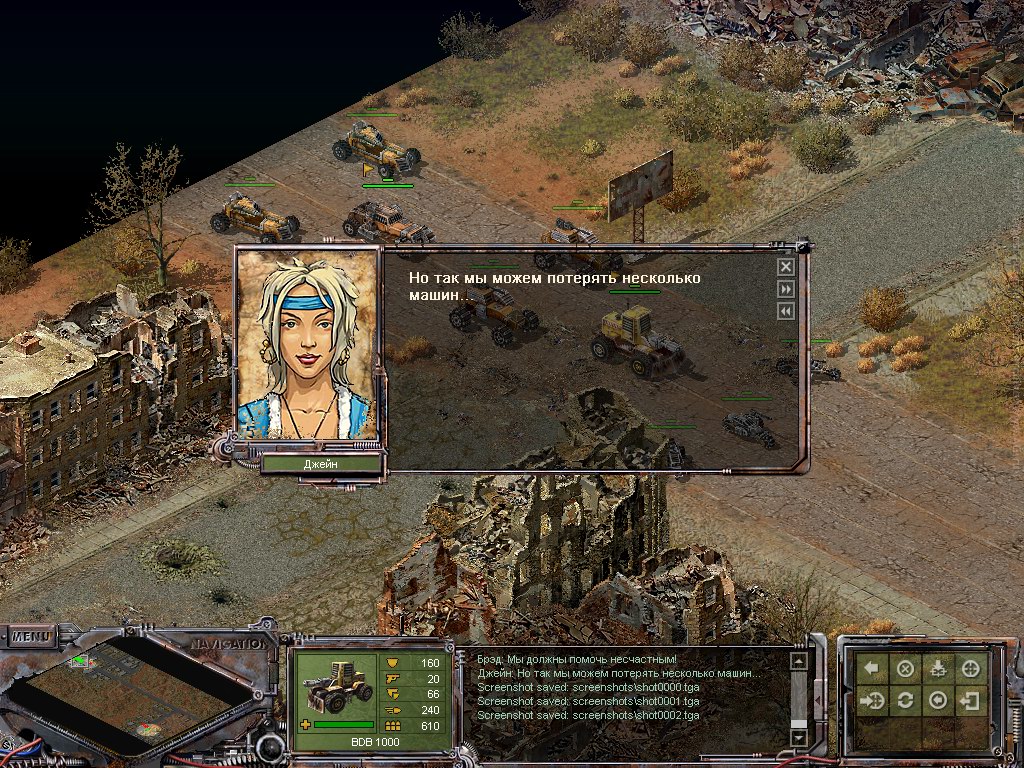This screenshot has width=1024, height=768.
Task: Choose the circled left-arrow command
Action: [938, 700]
